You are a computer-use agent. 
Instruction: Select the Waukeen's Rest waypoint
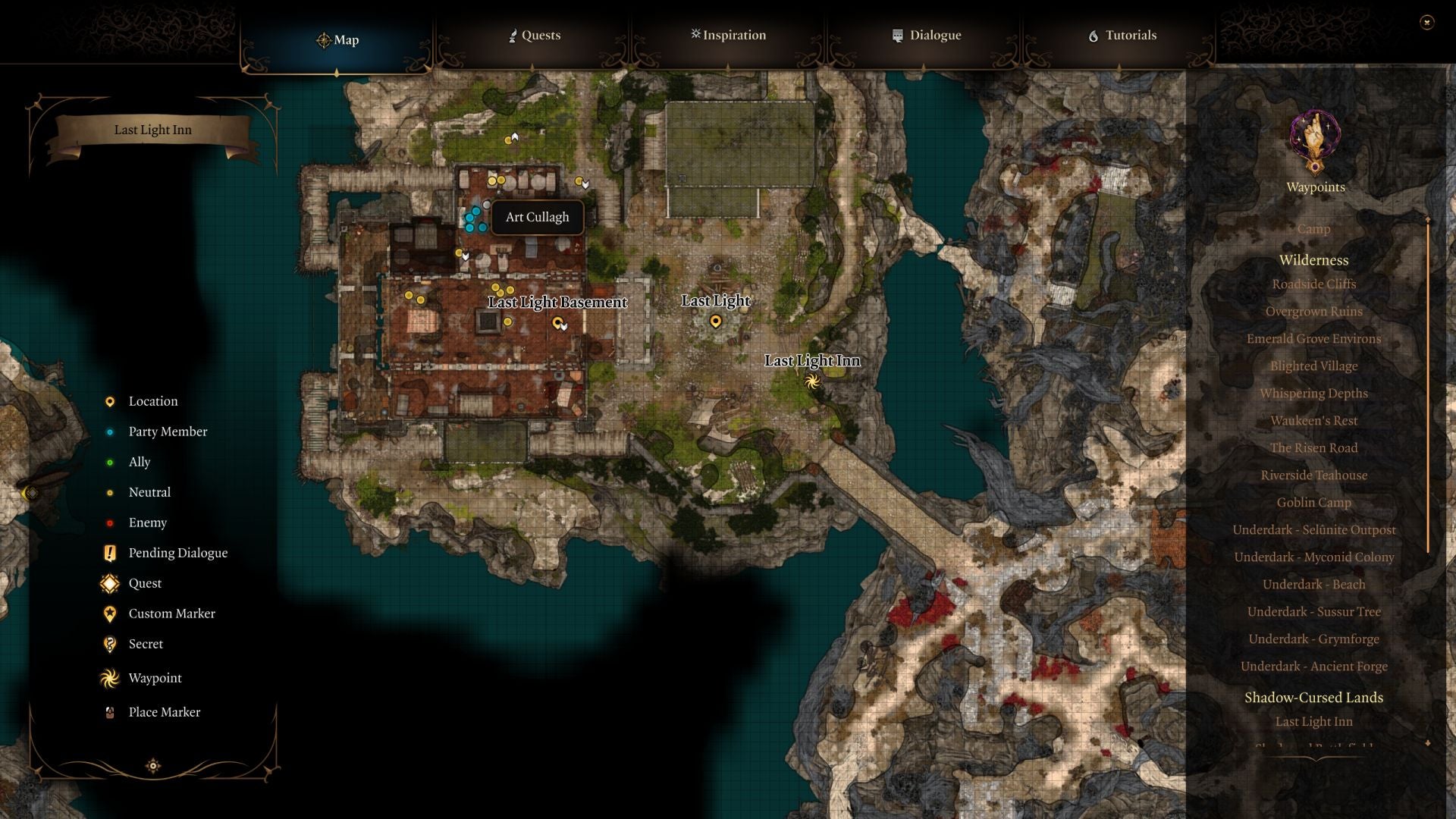coord(1314,420)
